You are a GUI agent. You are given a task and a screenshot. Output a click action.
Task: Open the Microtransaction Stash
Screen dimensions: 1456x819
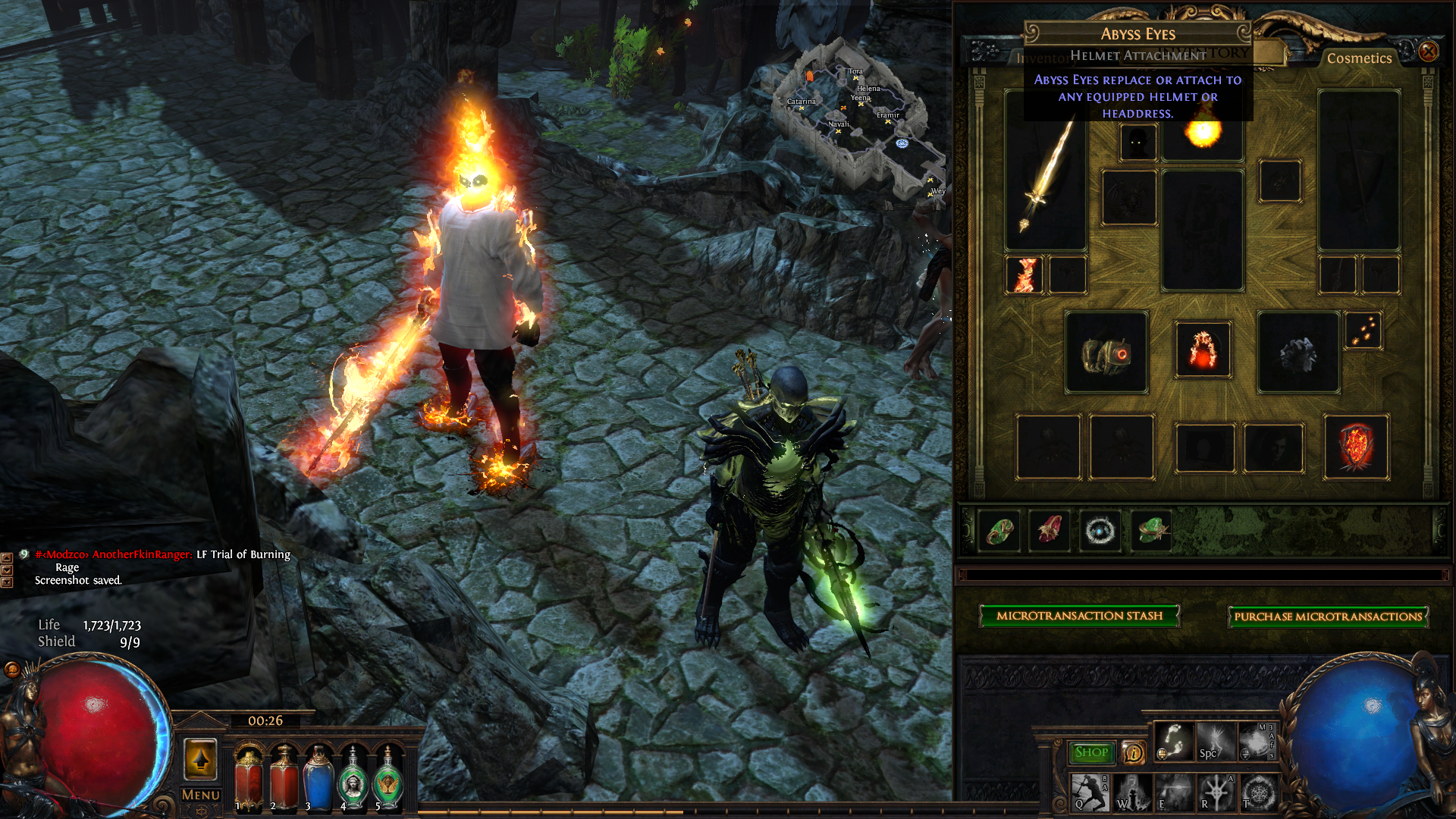1079,616
